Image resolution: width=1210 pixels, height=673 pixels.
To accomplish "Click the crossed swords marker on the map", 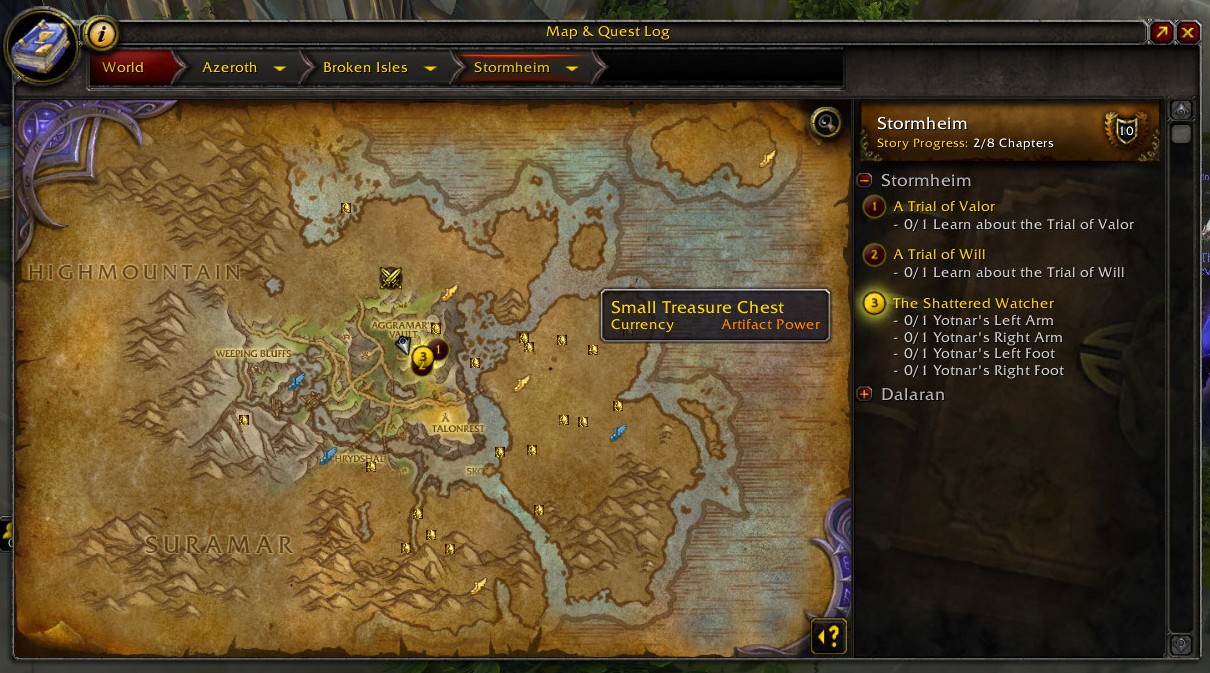I will click(x=391, y=278).
